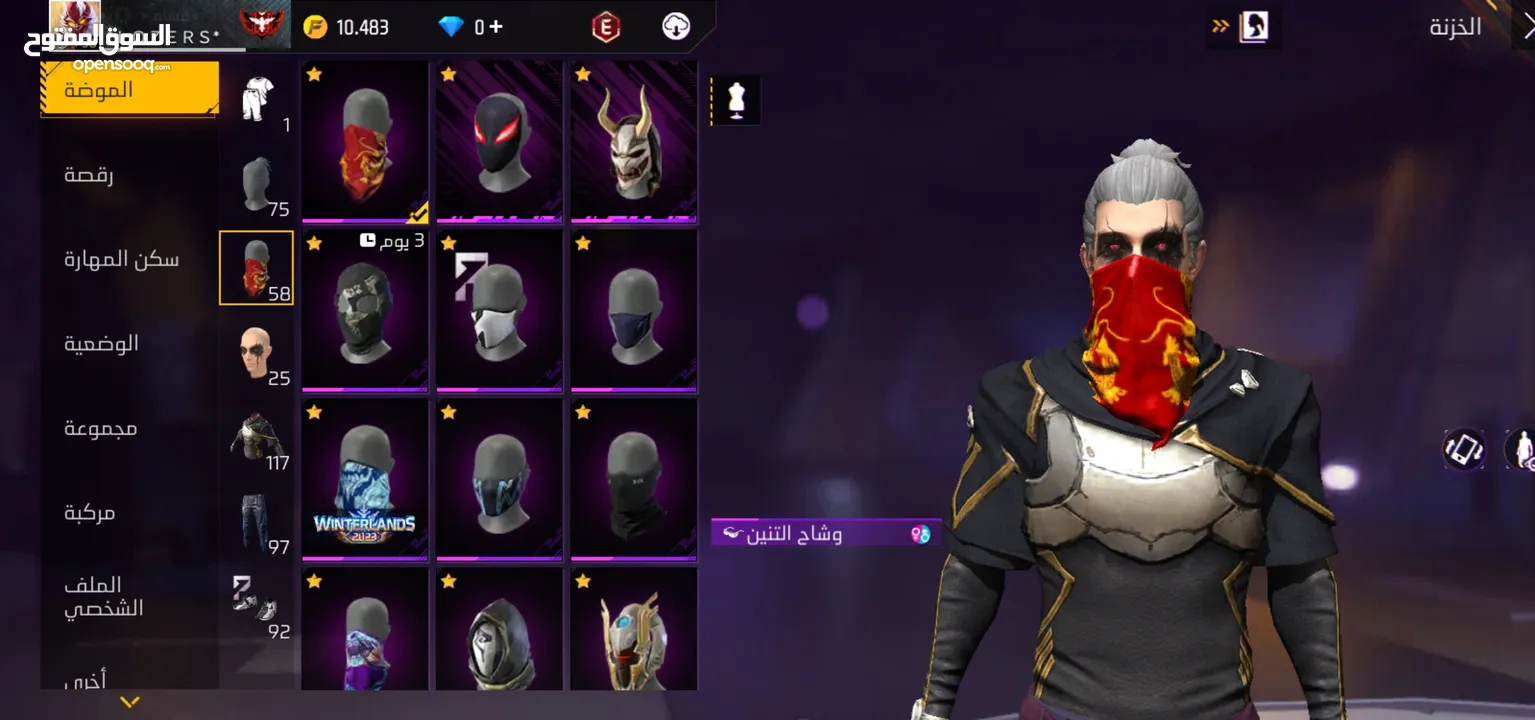This screenshot has height=720, width=1535.
Task: Select the Winterlands 2023 blue mask
Action: click(365, 479)
